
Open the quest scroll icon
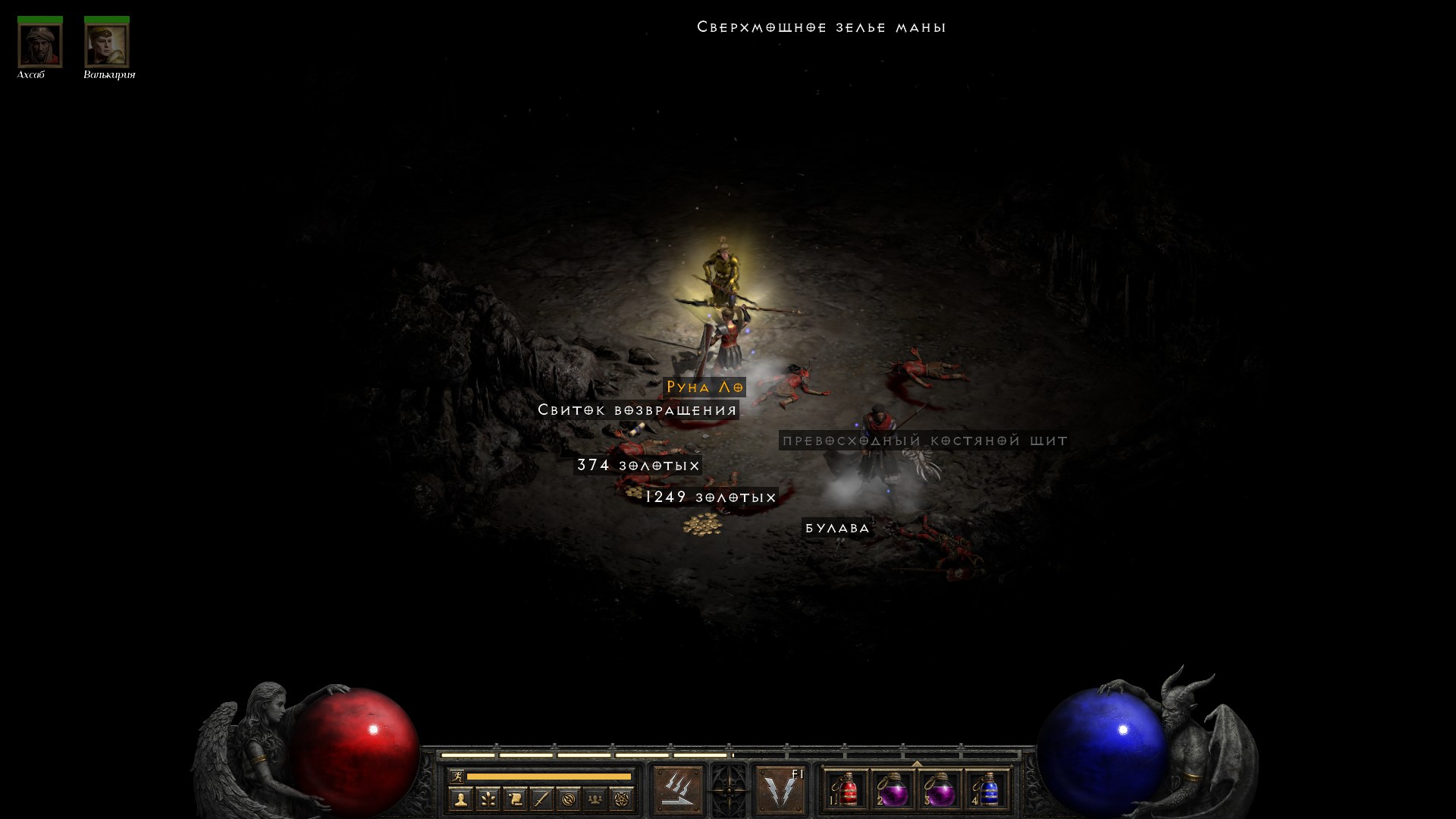coord(514,799)
